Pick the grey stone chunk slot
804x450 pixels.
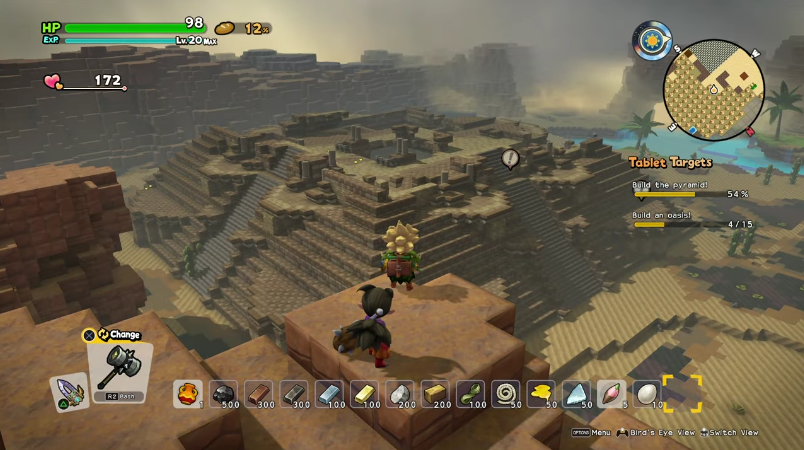point(400,394)
